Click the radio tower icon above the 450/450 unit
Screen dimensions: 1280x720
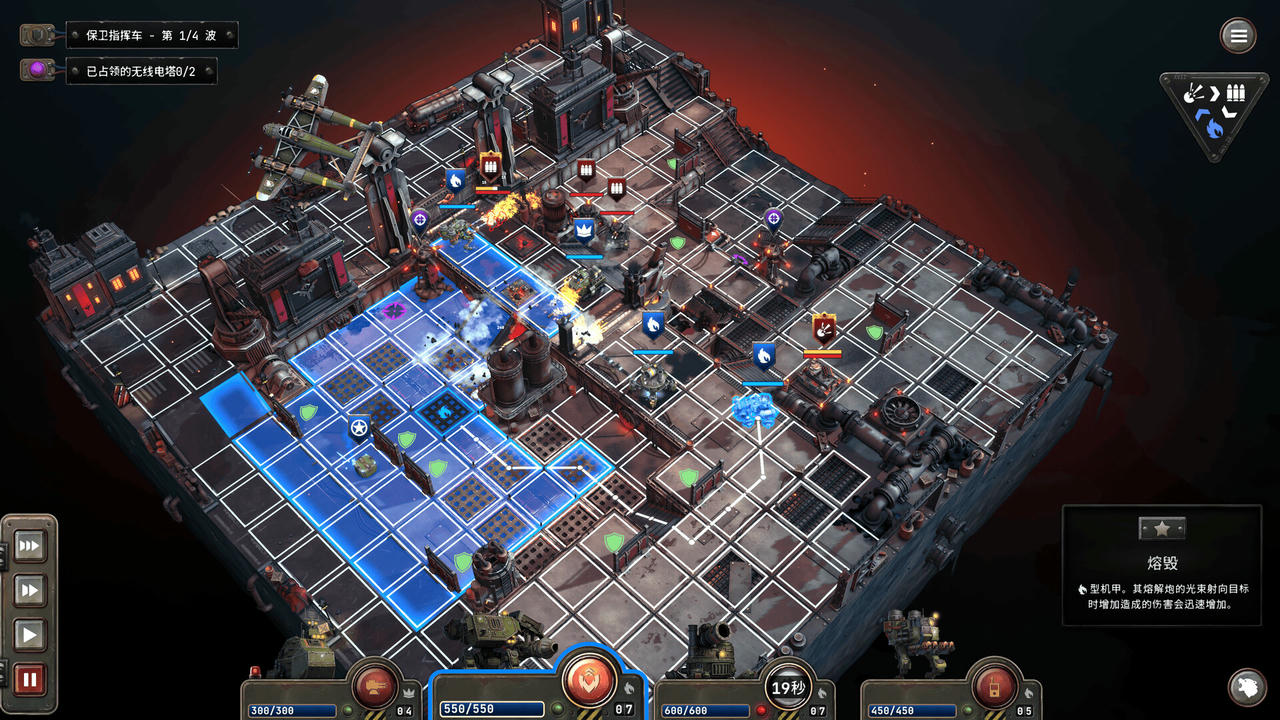[x=992, y=685]
